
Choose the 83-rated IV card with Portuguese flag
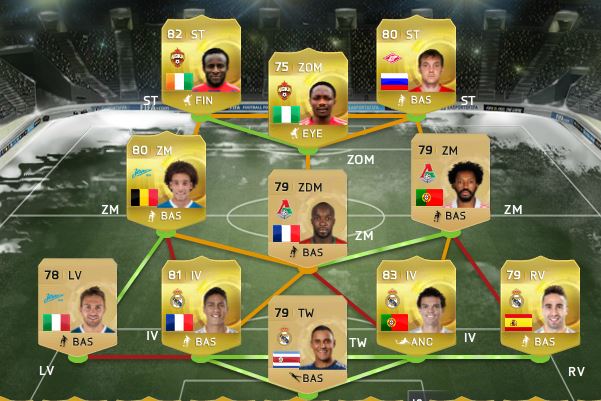(x=416, y=306)
